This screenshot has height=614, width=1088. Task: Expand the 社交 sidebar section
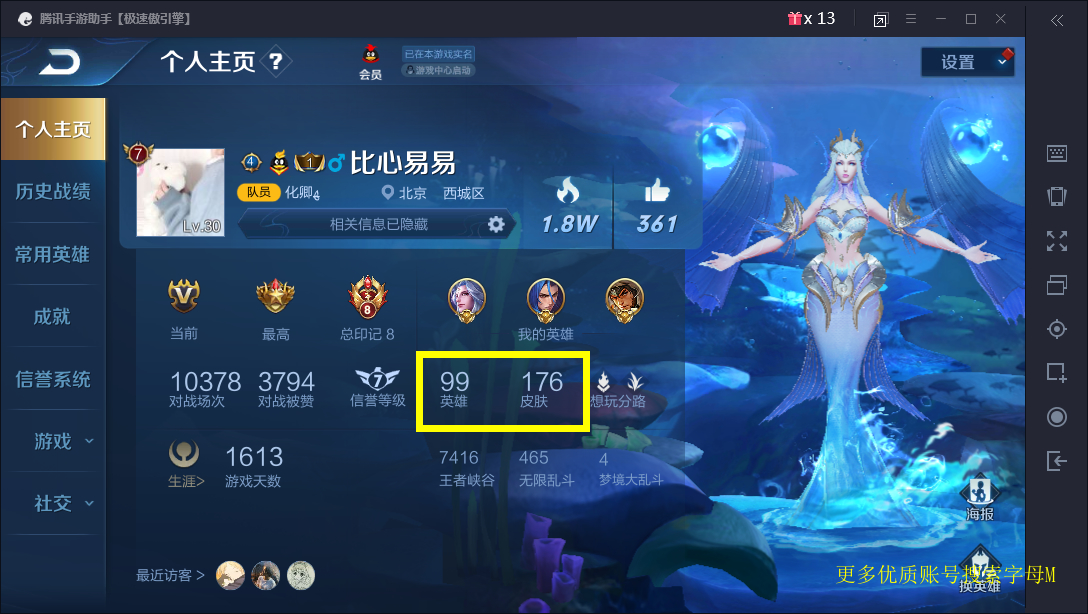coord(60,503)
